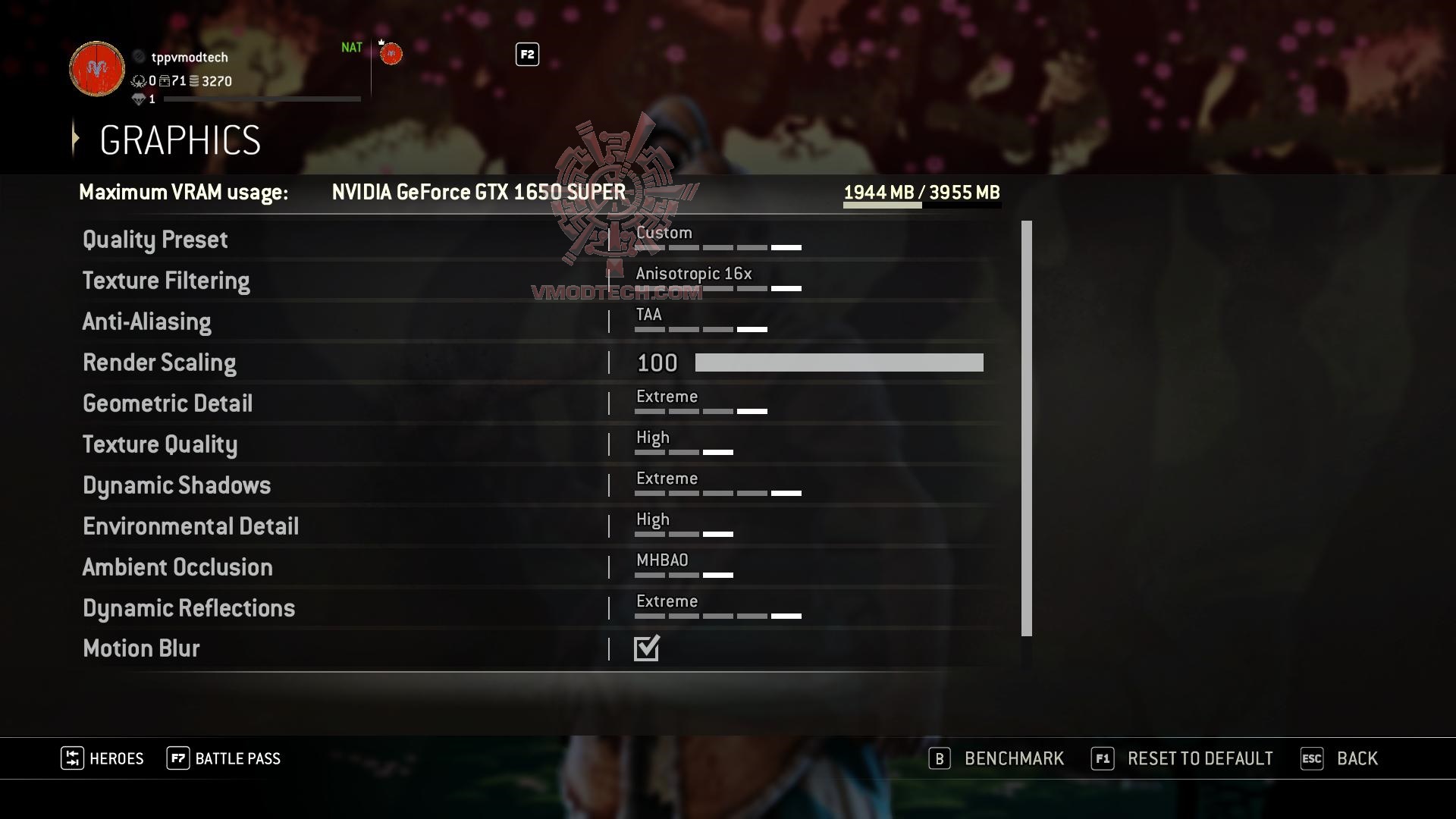The height and width of the screenshot is (819, 1456).
Task: Click Reset to Default
Action: (x=1199, y=758)
